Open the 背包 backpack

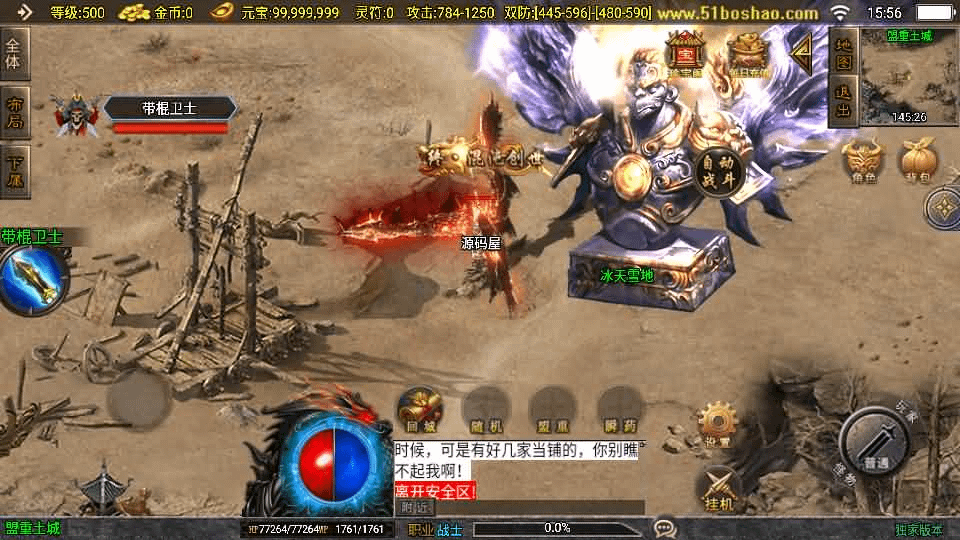click(918, 162)
